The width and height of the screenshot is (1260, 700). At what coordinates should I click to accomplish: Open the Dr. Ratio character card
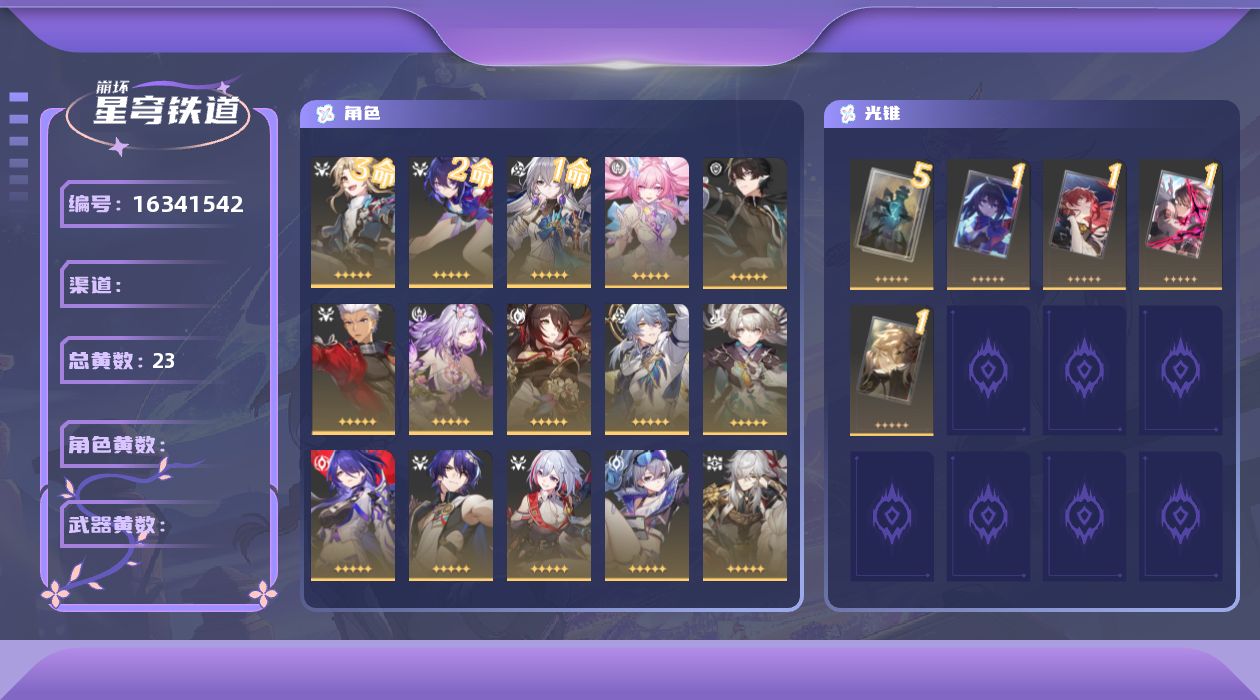click(x=451, y=515)
